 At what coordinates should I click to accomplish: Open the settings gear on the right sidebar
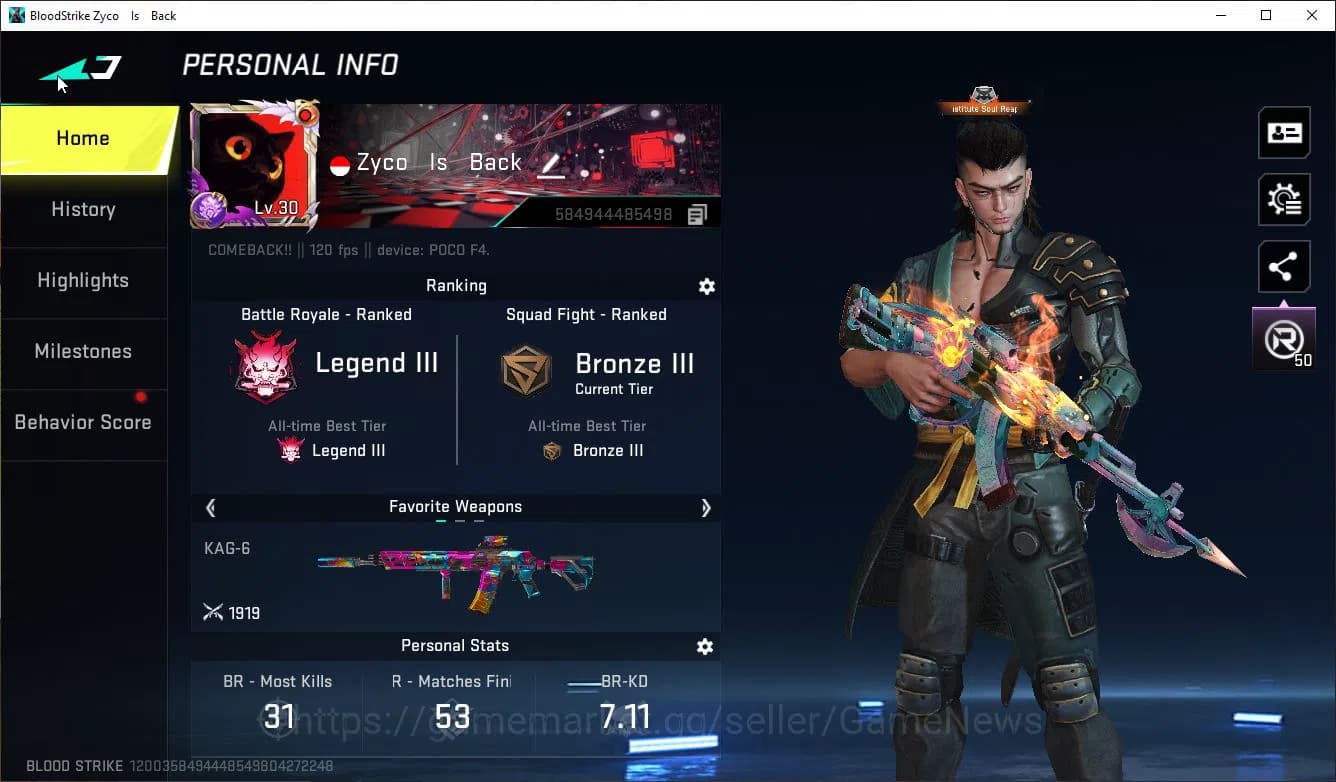[x=1284, y=199]
